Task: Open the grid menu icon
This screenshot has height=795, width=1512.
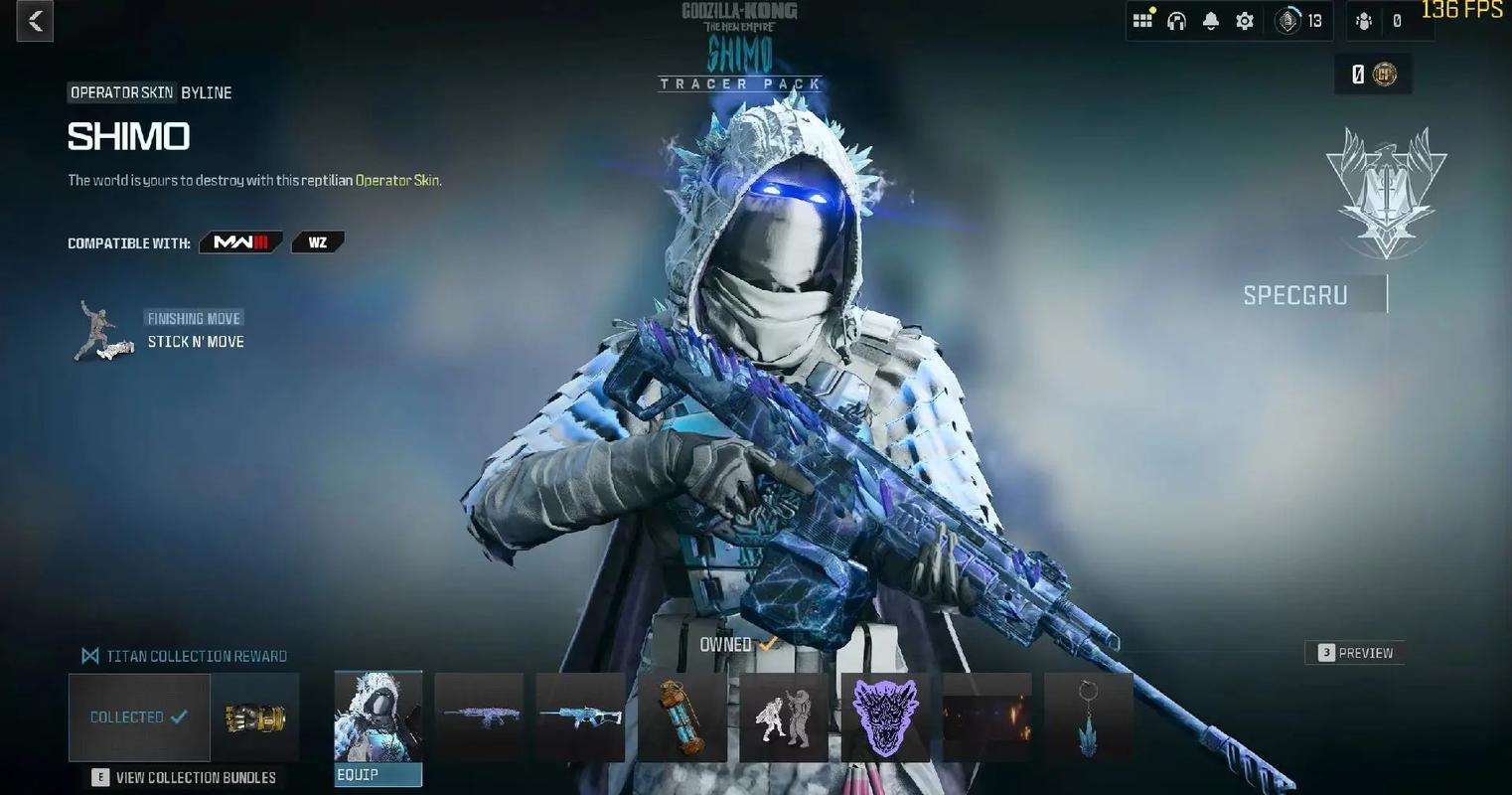Action: [x=1142, y=21]
